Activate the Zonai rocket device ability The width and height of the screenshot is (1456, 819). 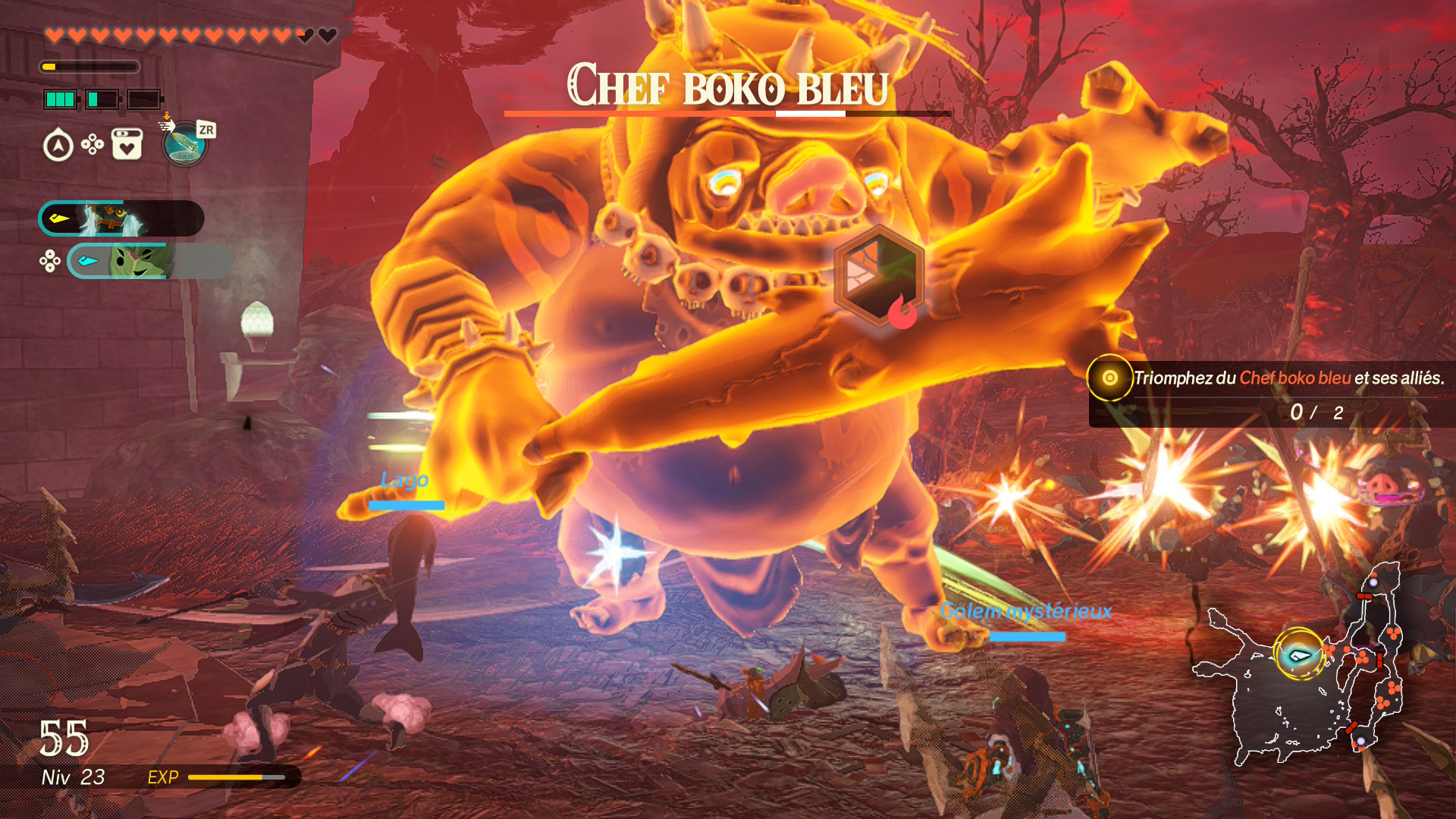click(x=184, y=143)
